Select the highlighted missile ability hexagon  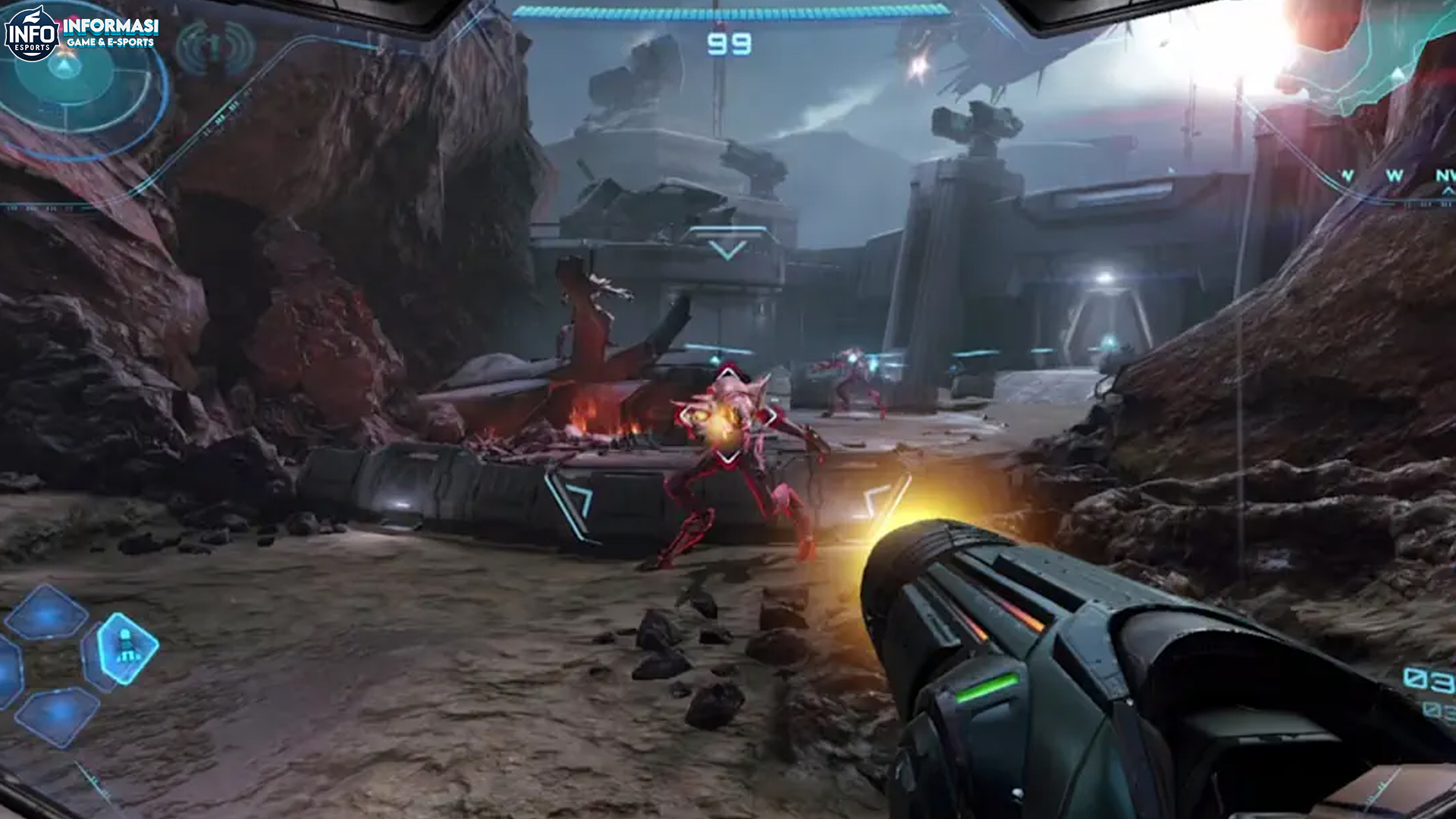click(127, 647)
